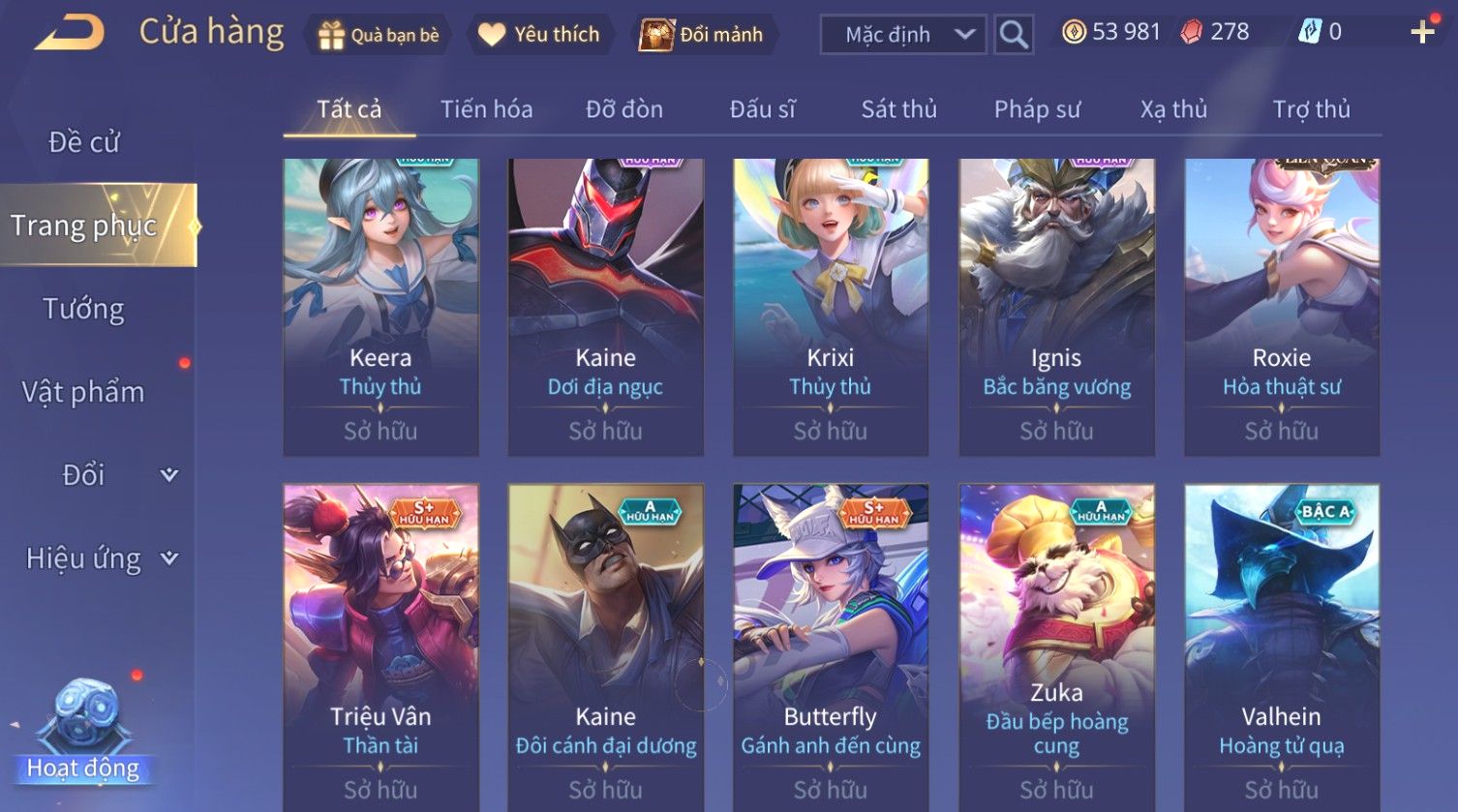Show the Pháp sư skins tab
Screen dimensions: 1458x812
[1037, 109]
